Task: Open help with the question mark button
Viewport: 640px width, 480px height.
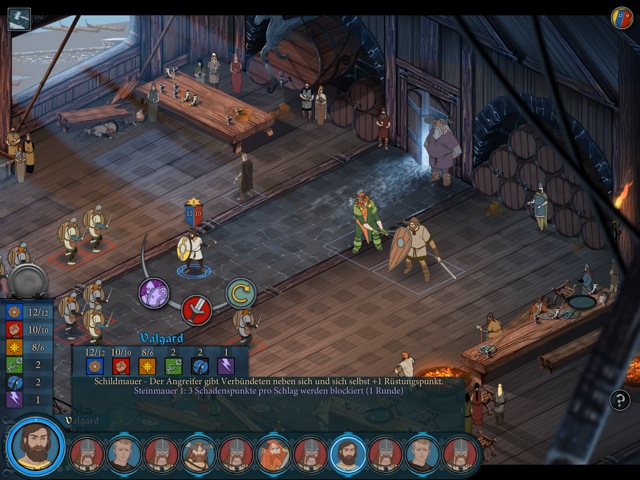Action: coord(620,400)
